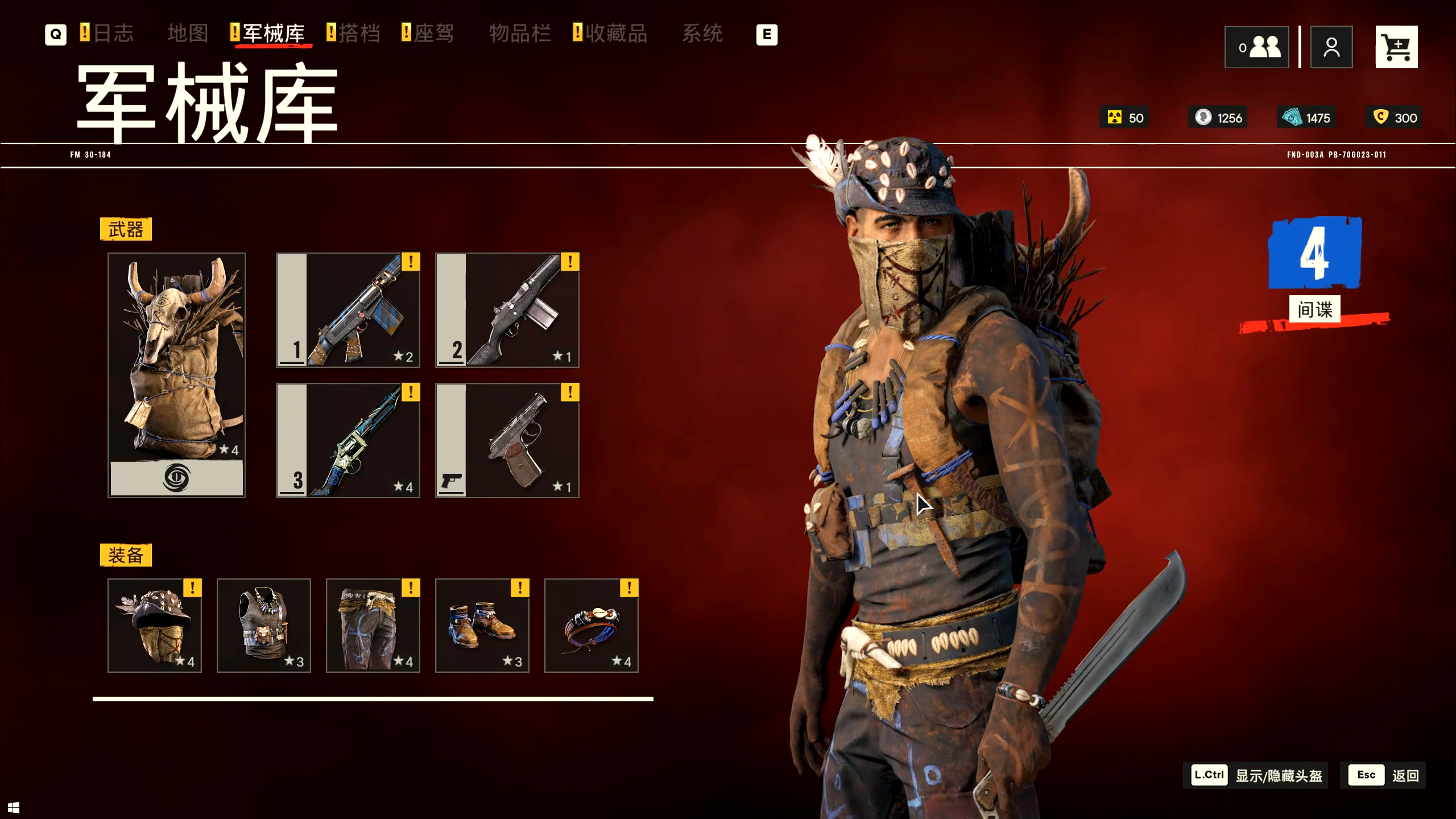Show the 收藏品 collectibles tab
This screenshot has width=1456, height=819.
pyautogui.click(x=616, y=34)
